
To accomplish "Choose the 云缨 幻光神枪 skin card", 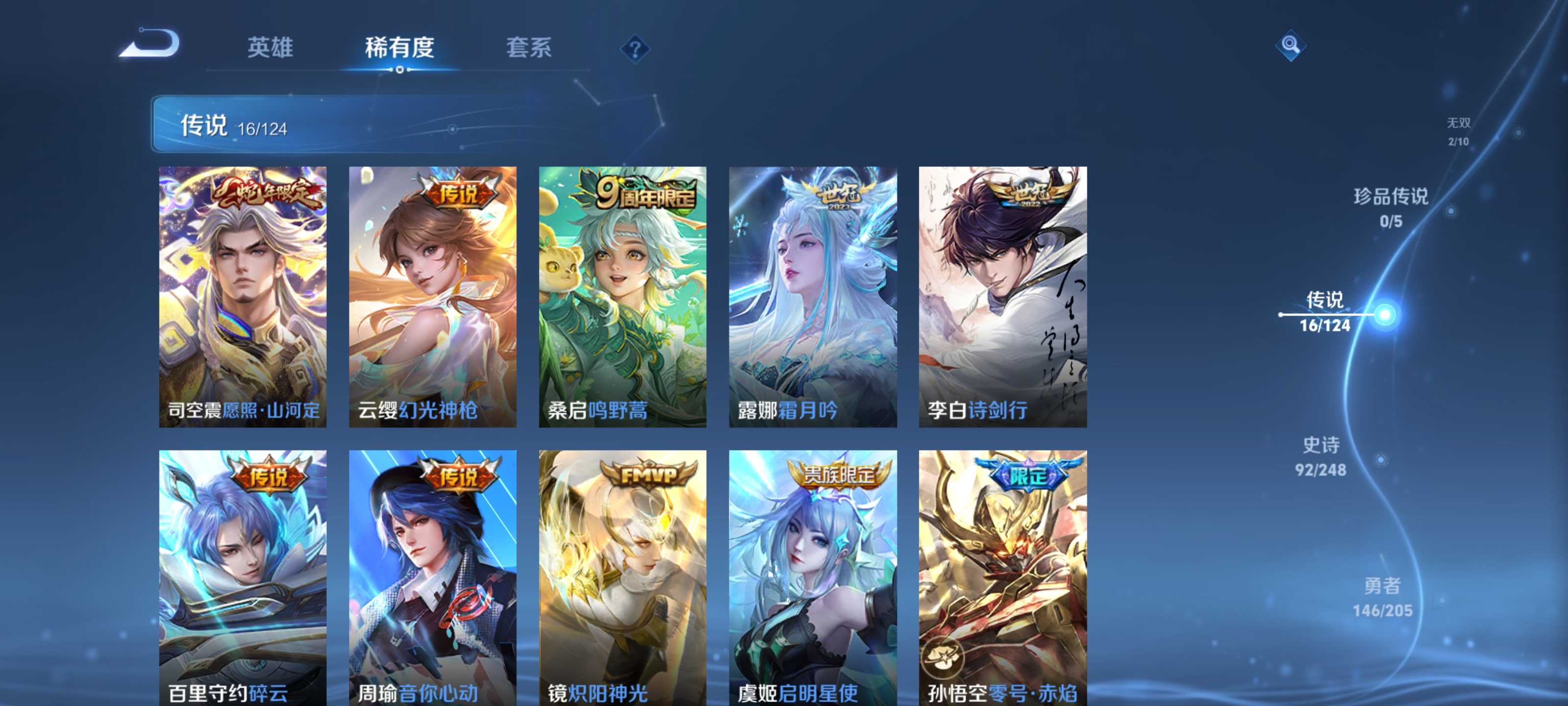I will click(433, 297).
